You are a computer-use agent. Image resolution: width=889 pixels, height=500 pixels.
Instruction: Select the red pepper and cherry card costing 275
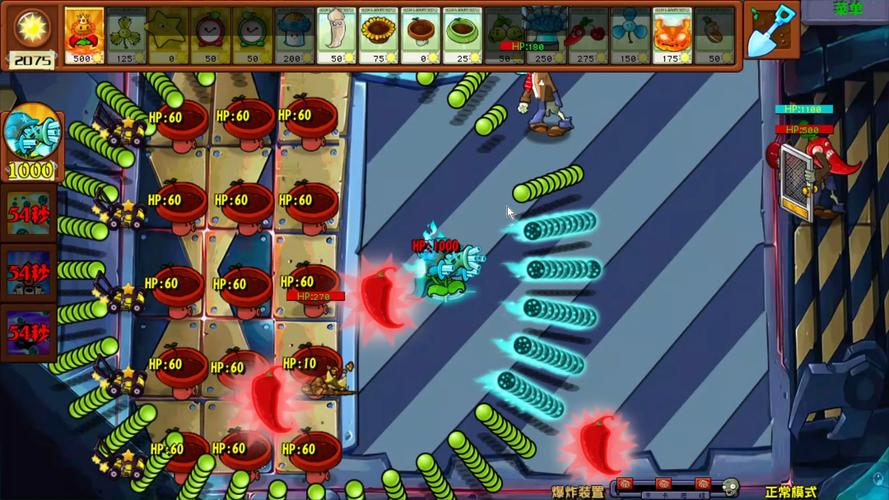click(588, 34)
